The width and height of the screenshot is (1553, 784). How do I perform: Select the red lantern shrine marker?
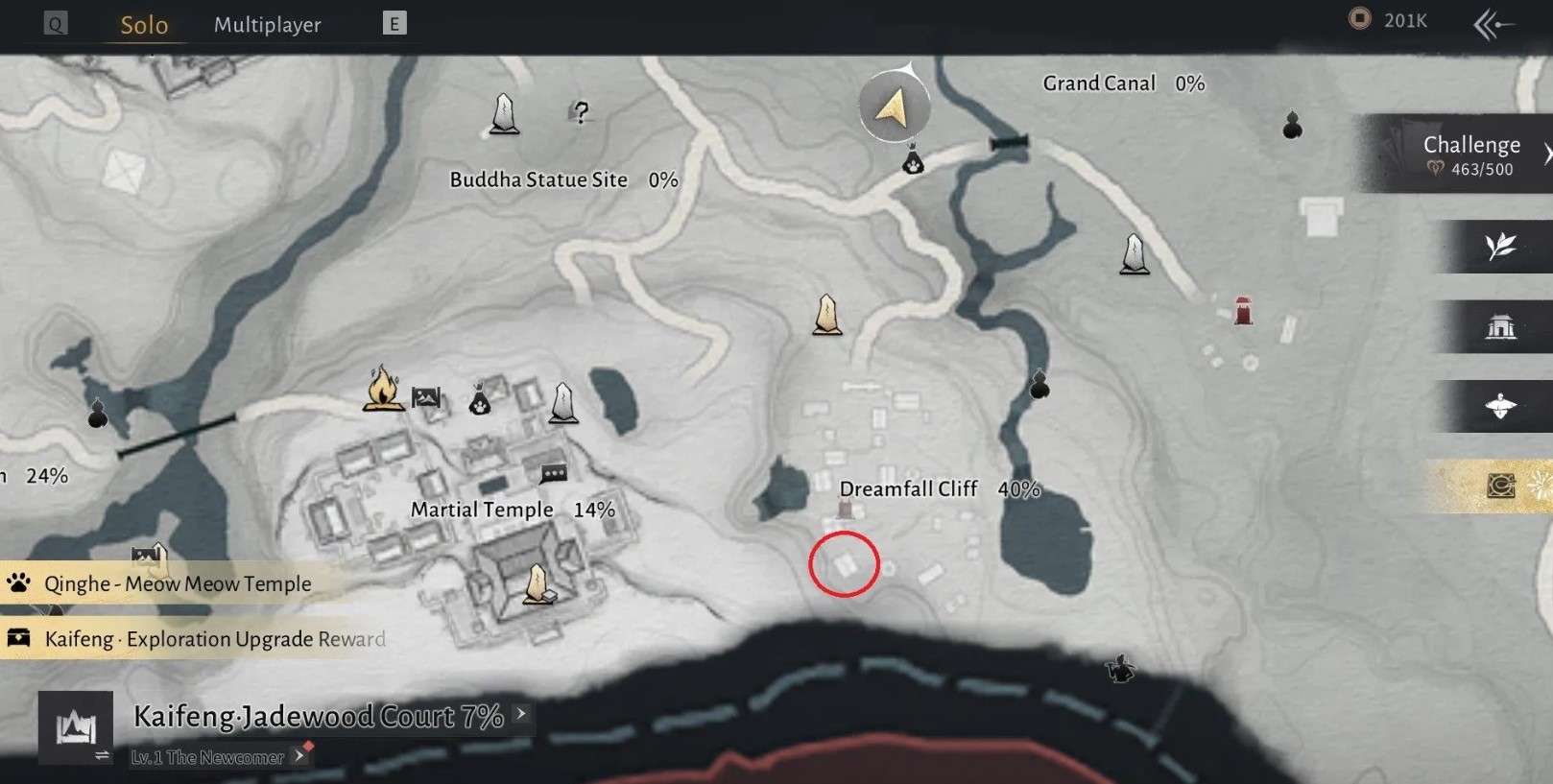click(1243, 311)
